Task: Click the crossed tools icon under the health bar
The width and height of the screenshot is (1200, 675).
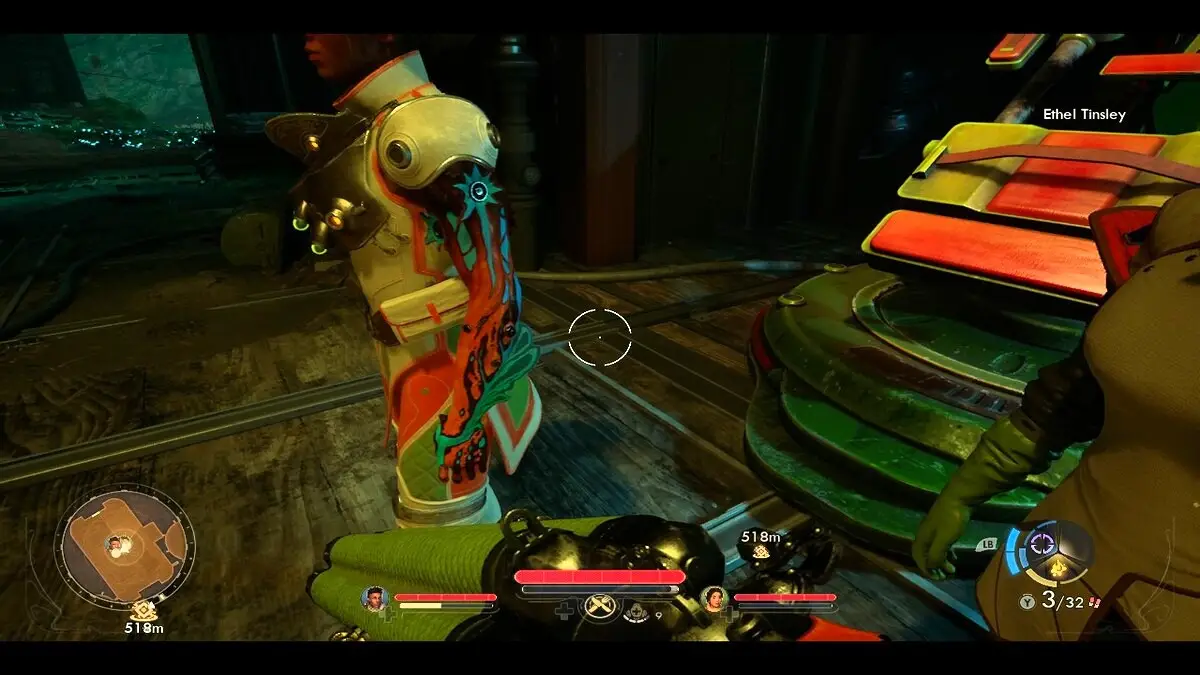Action: point(600,607)
